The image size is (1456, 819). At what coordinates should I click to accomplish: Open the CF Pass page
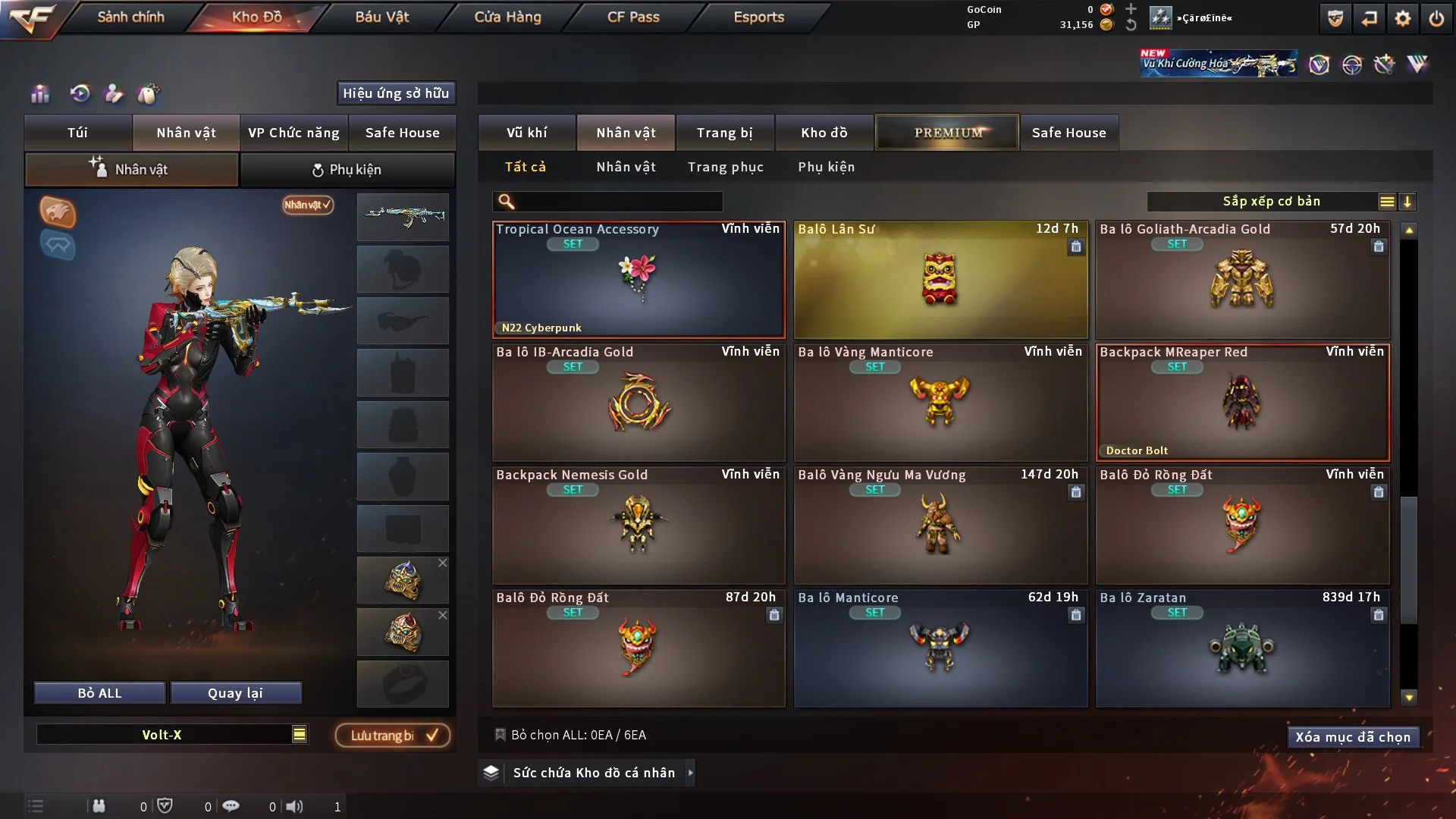633,17
